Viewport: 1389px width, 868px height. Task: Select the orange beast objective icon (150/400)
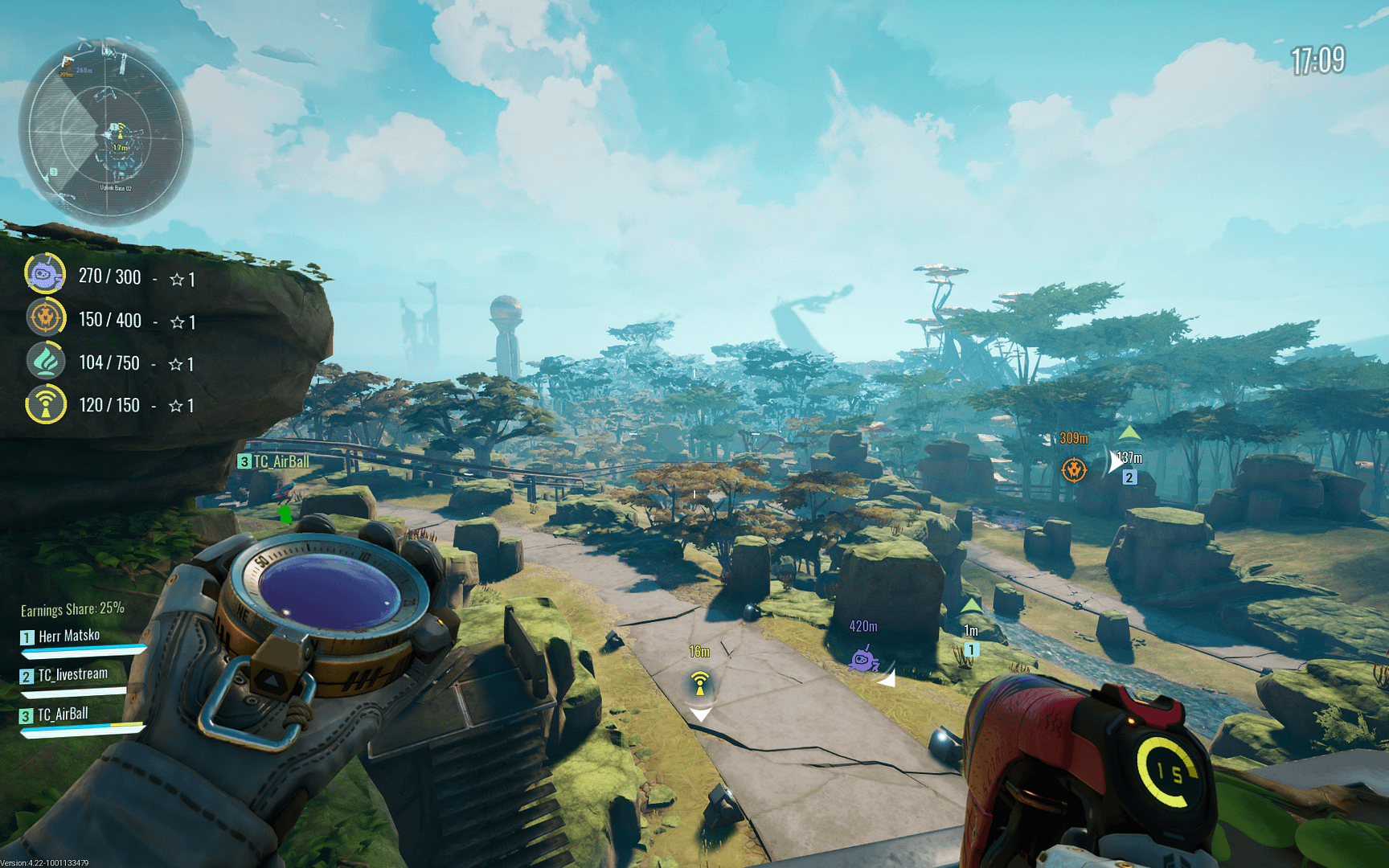pyautogui.click(x=45, y=318)
